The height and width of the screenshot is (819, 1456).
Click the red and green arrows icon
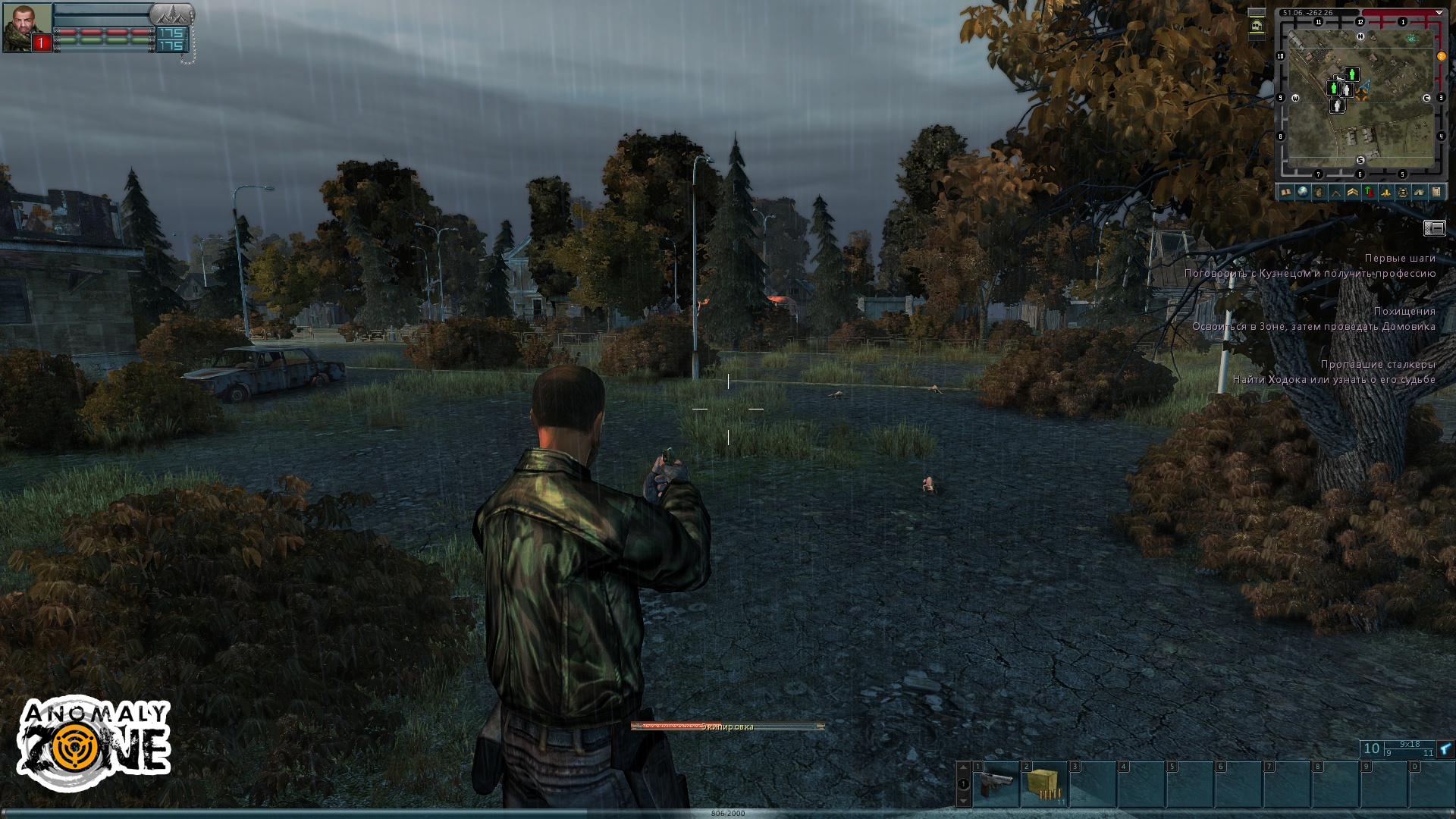(x=1369, y=193)
